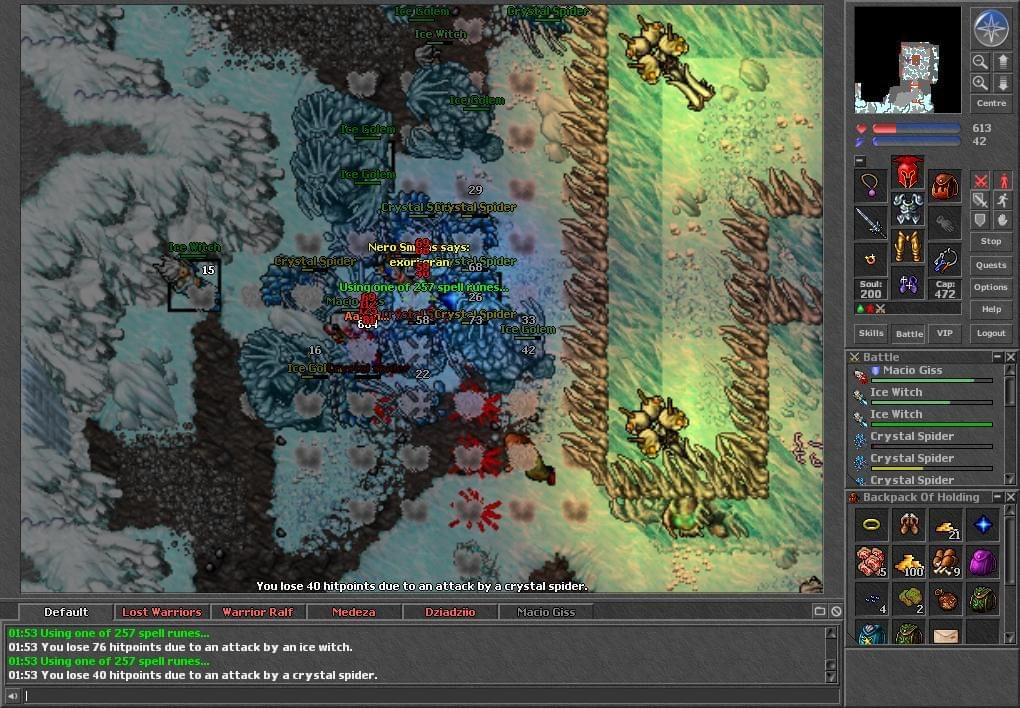This screenshot has width=1020, height=708.
Task: Open the Medeza chat tab
Action: click(354, 612)
